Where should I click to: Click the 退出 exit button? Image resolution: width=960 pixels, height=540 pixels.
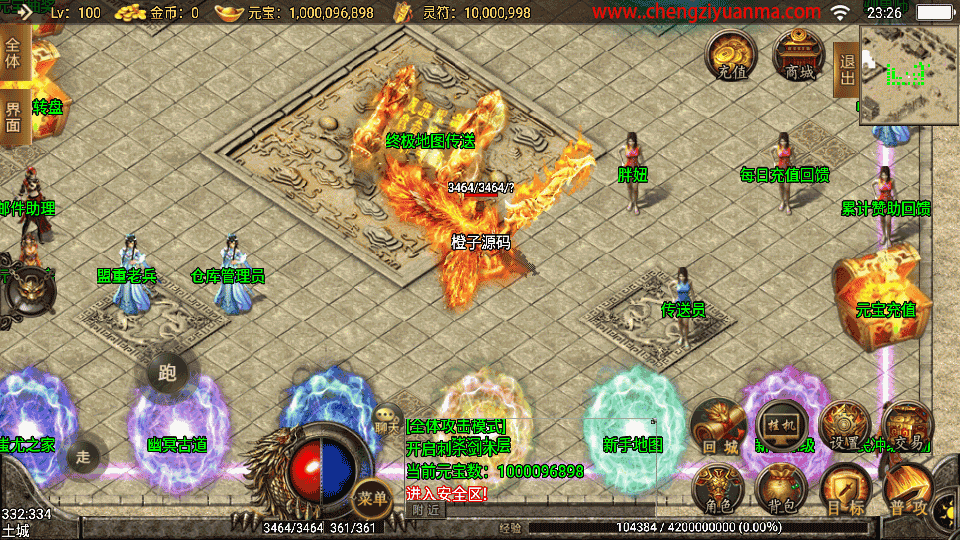847,69
